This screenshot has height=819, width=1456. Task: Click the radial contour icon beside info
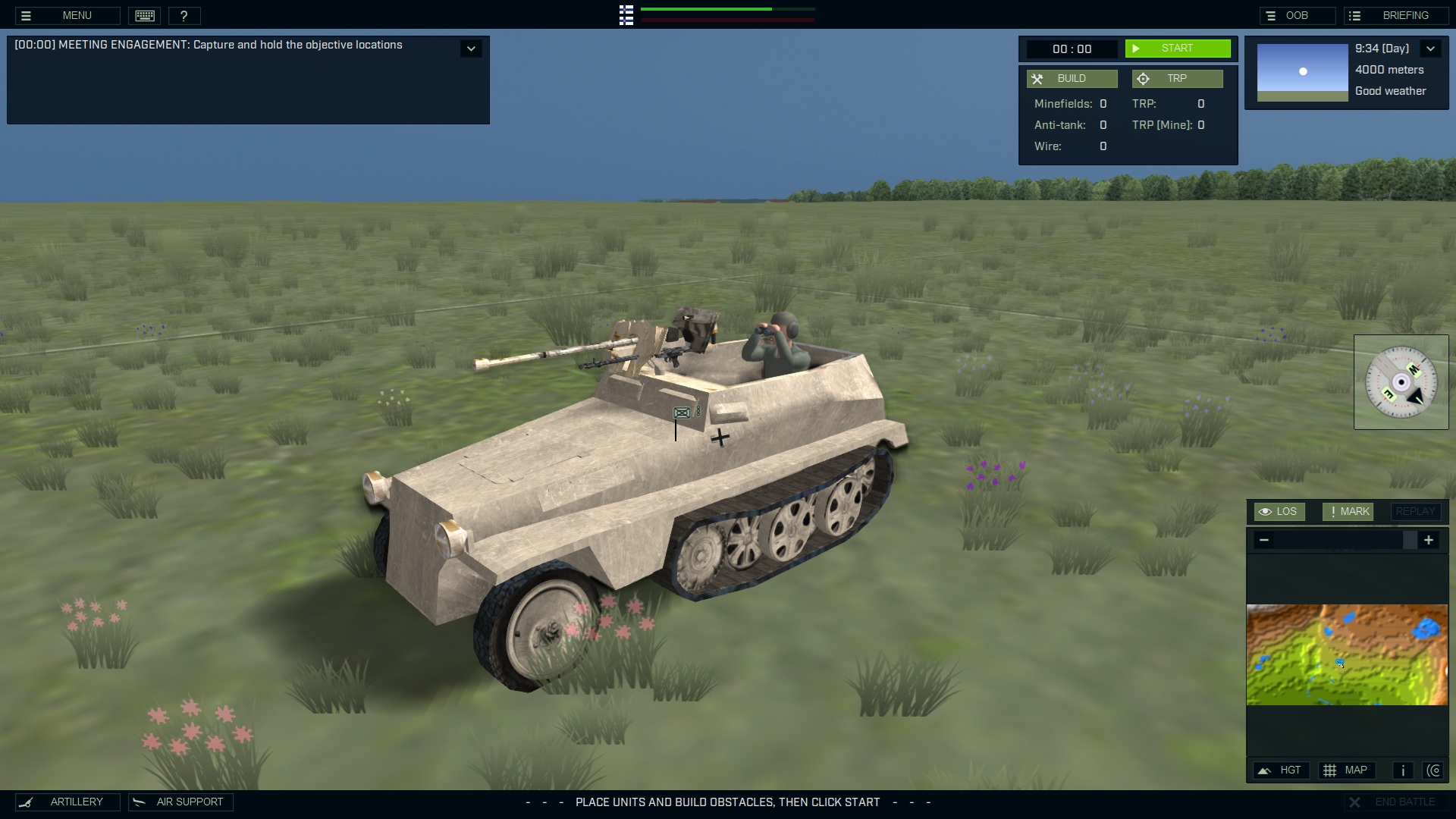pos(1435,770)
